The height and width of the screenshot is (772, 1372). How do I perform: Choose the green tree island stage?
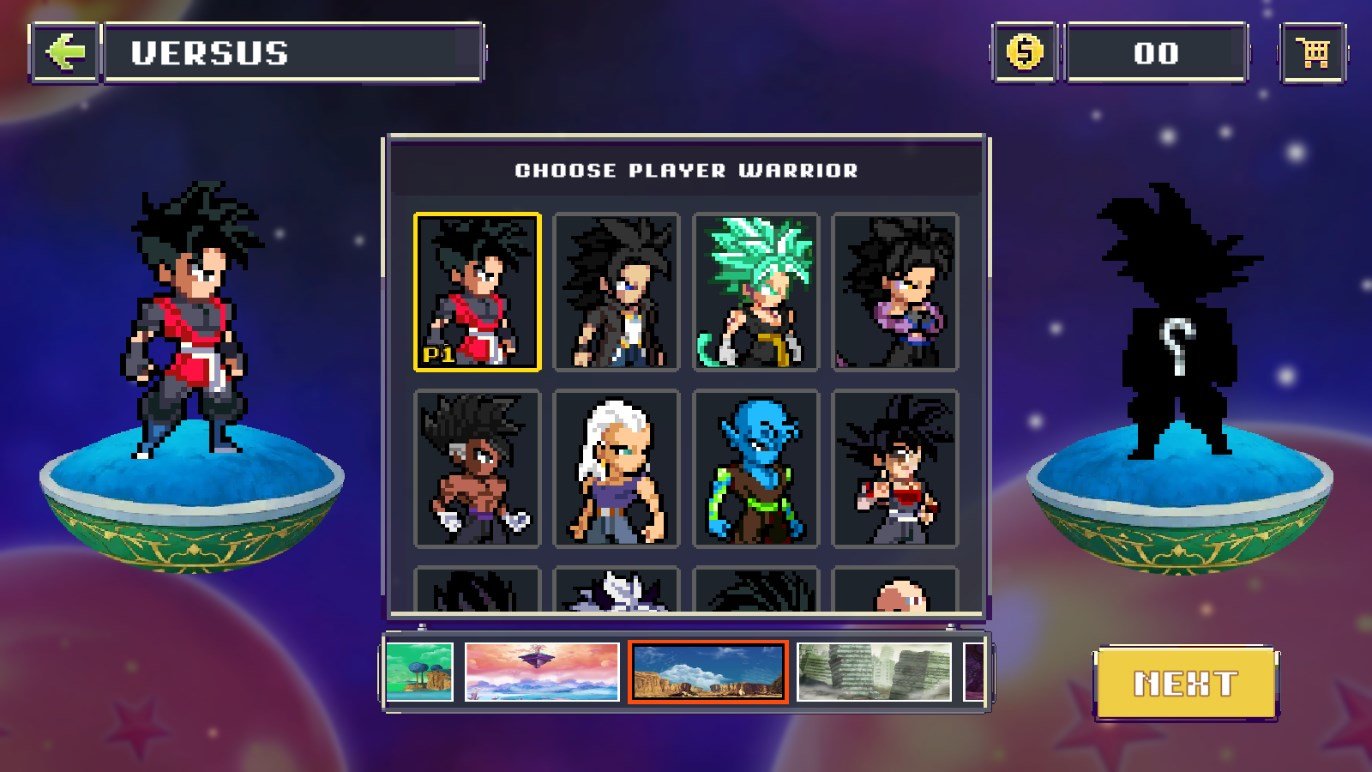[x=420, y=672]
